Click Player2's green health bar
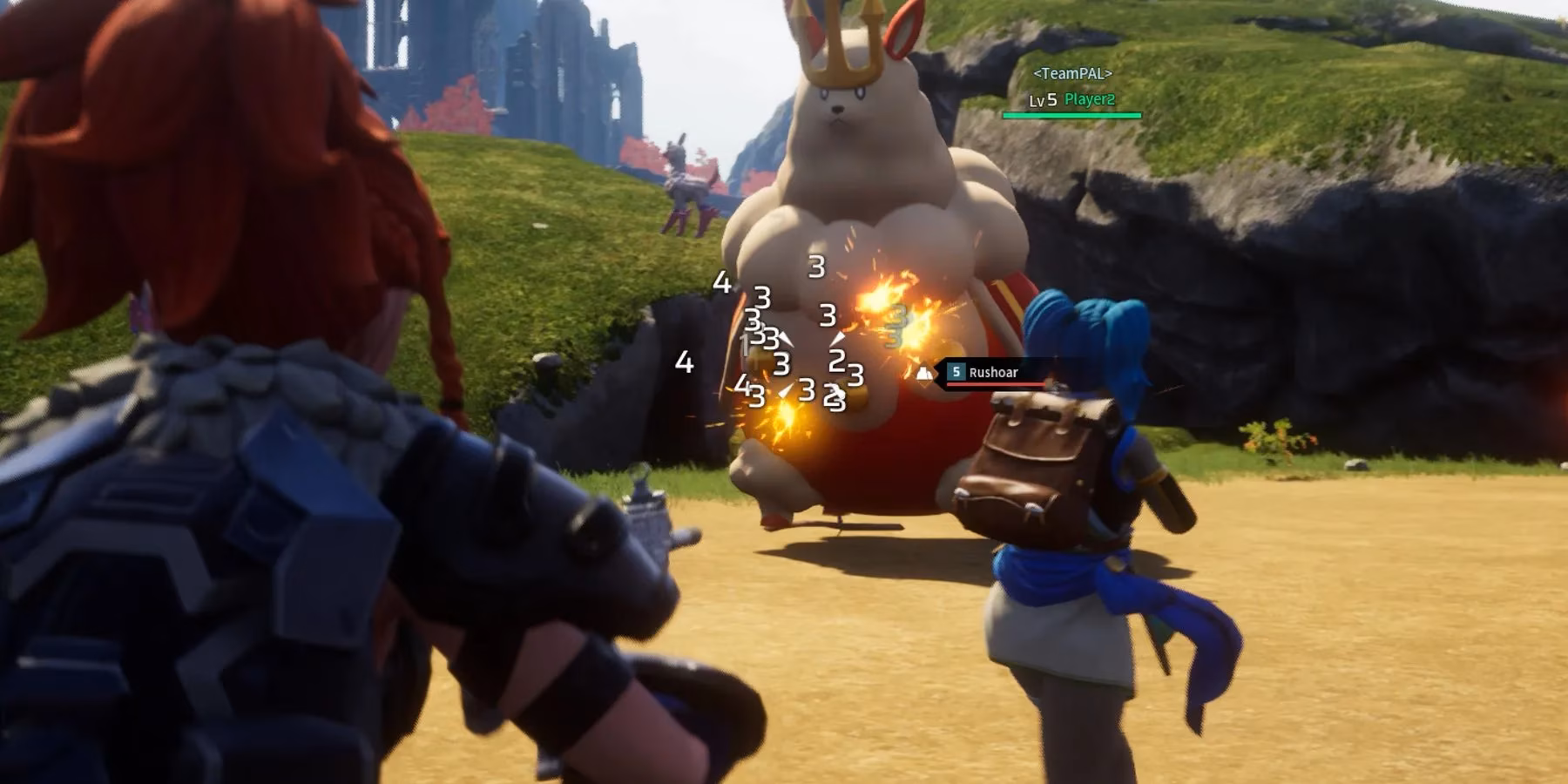Image resolution: width=1568 pixels, height=784 pixels. click(1071, 116)
